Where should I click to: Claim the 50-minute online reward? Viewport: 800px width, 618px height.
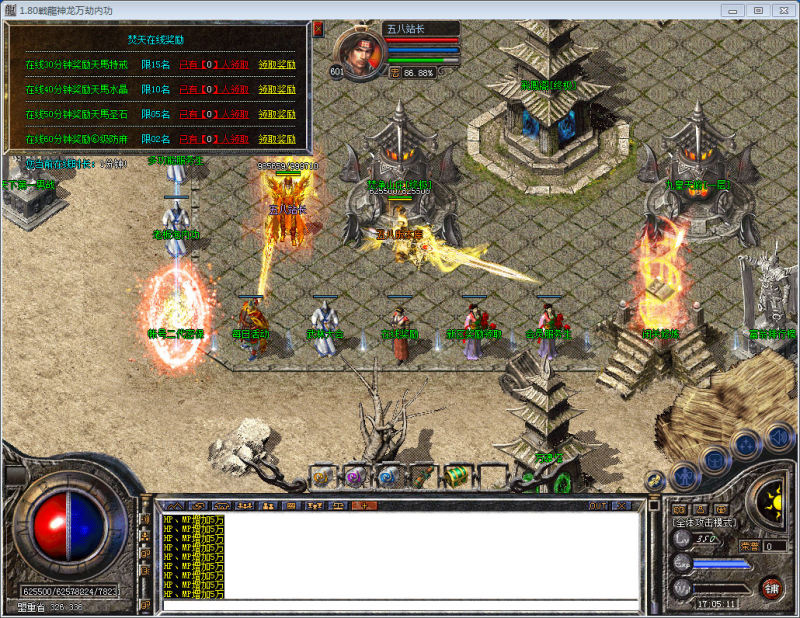pyautogui.click(x=277, y=114)
